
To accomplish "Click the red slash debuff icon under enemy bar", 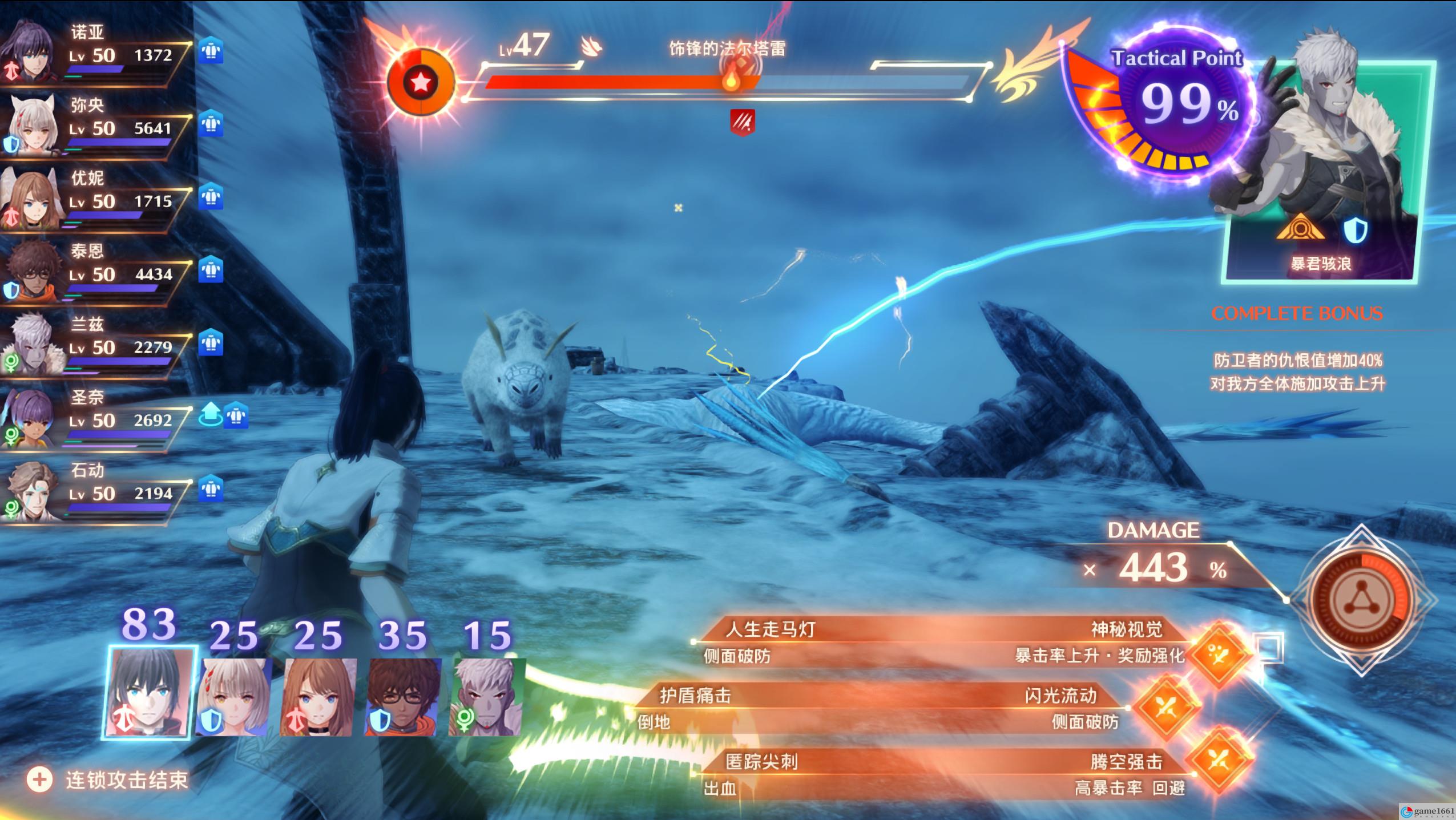I will 743,122.
